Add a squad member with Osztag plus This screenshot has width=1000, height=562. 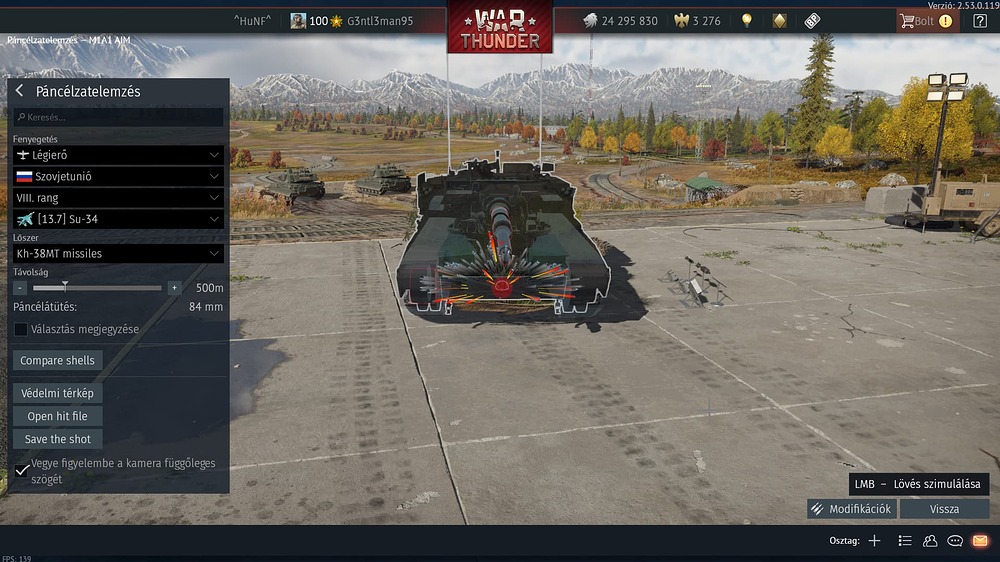pos(874,541)
